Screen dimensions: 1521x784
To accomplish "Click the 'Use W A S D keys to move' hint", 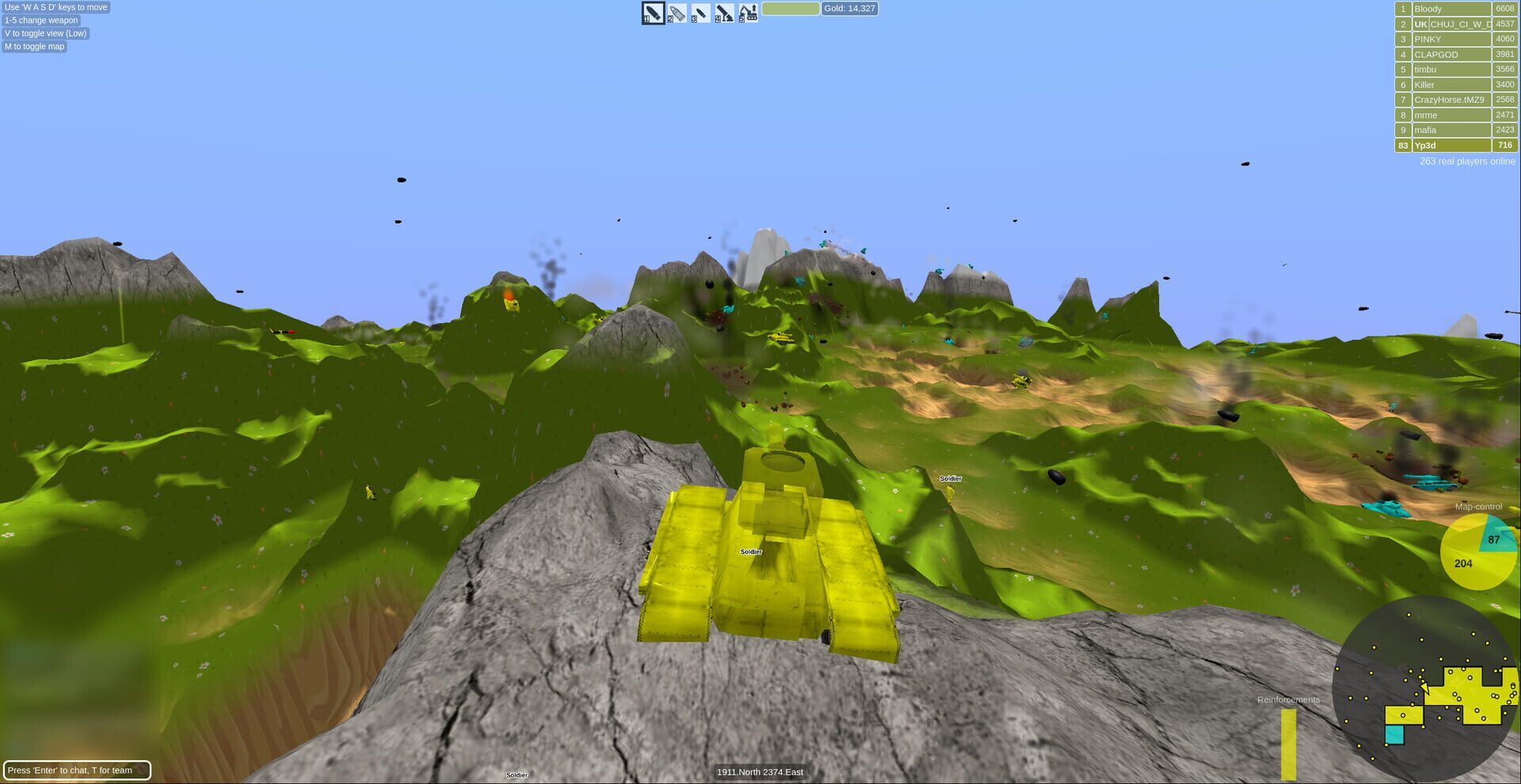I will (56, 7).
